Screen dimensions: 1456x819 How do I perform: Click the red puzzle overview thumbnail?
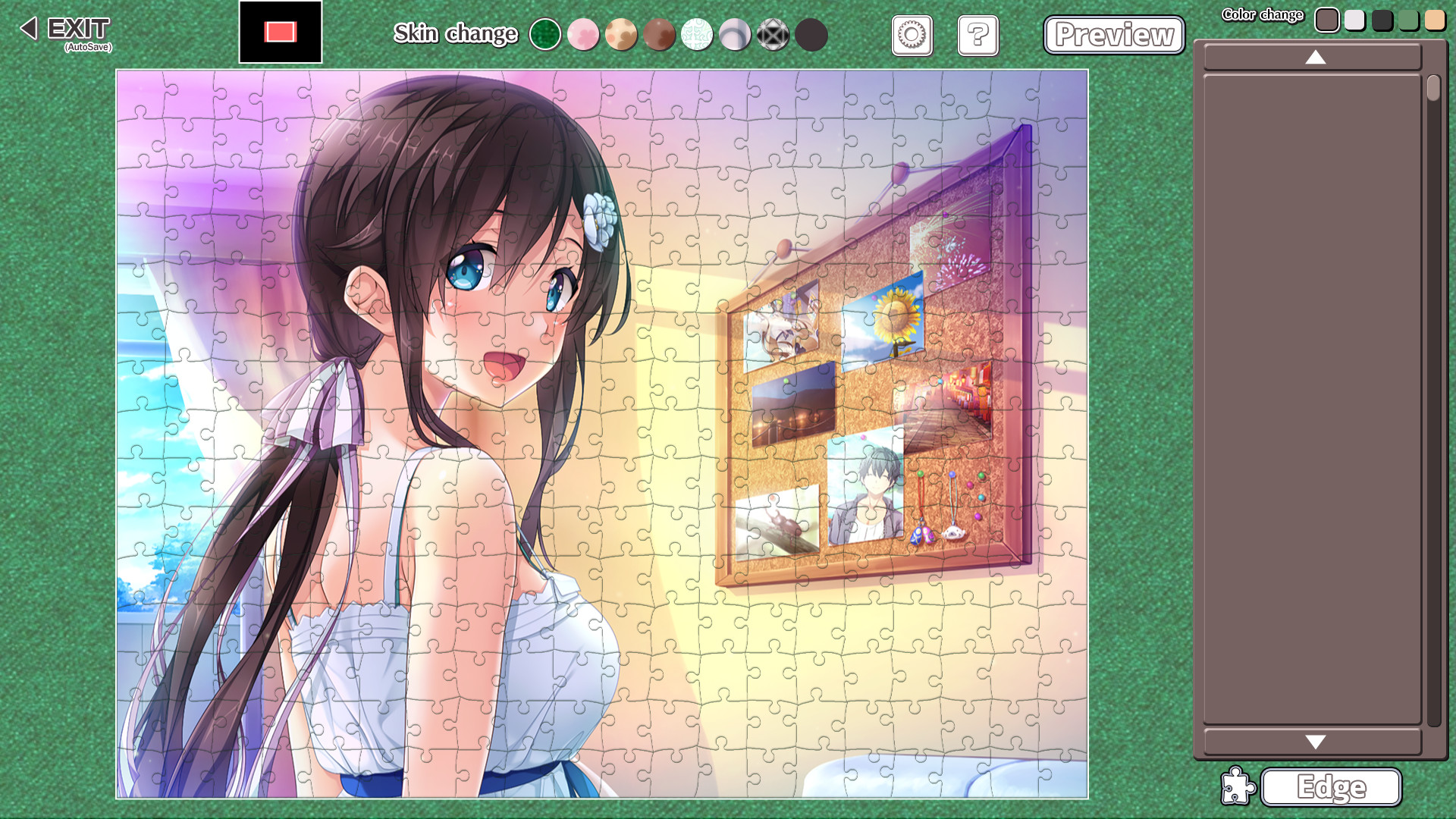281,31
